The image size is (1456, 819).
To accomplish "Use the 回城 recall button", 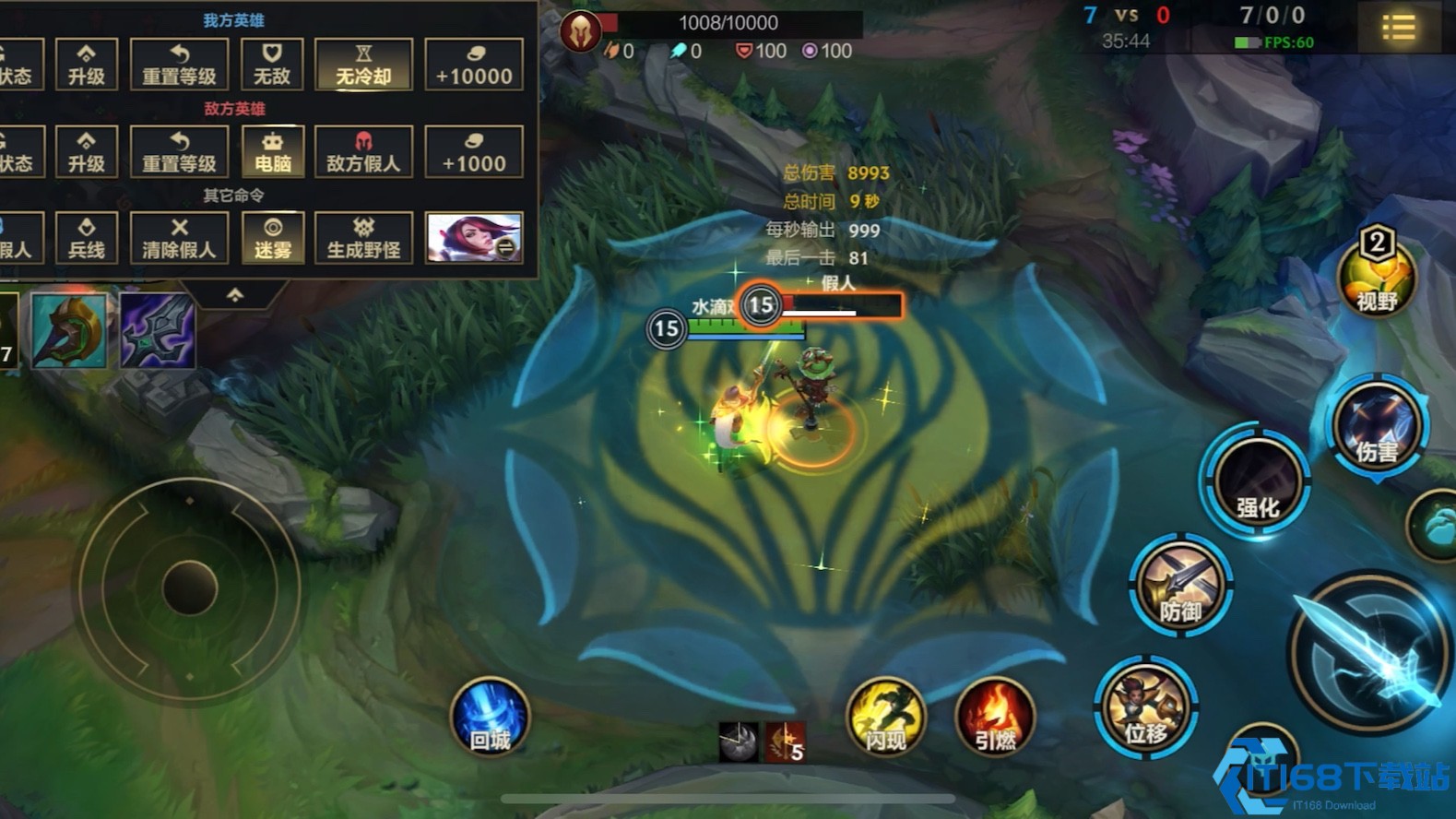I will pos(491,719).
